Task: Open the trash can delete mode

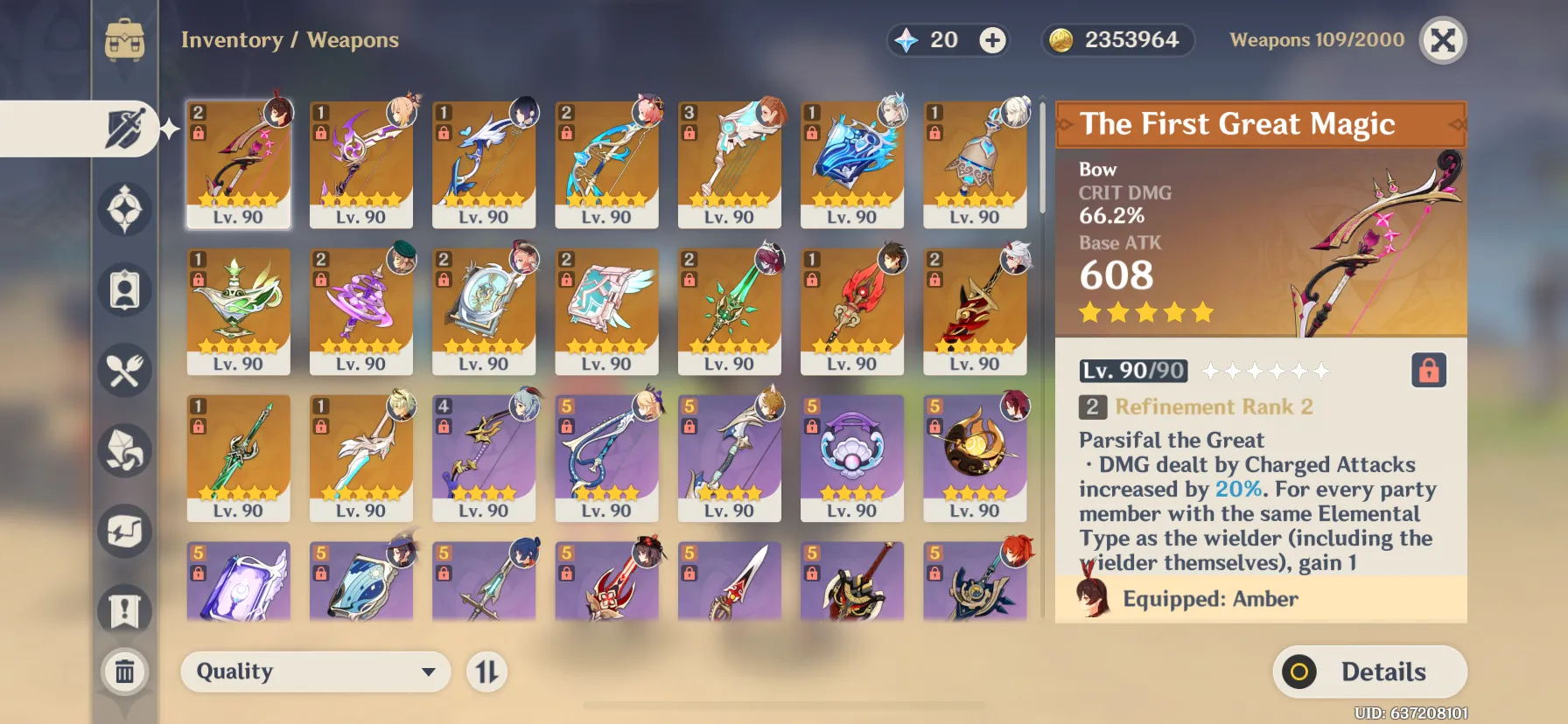Action: pyautogui.click(x=124, y=672)
